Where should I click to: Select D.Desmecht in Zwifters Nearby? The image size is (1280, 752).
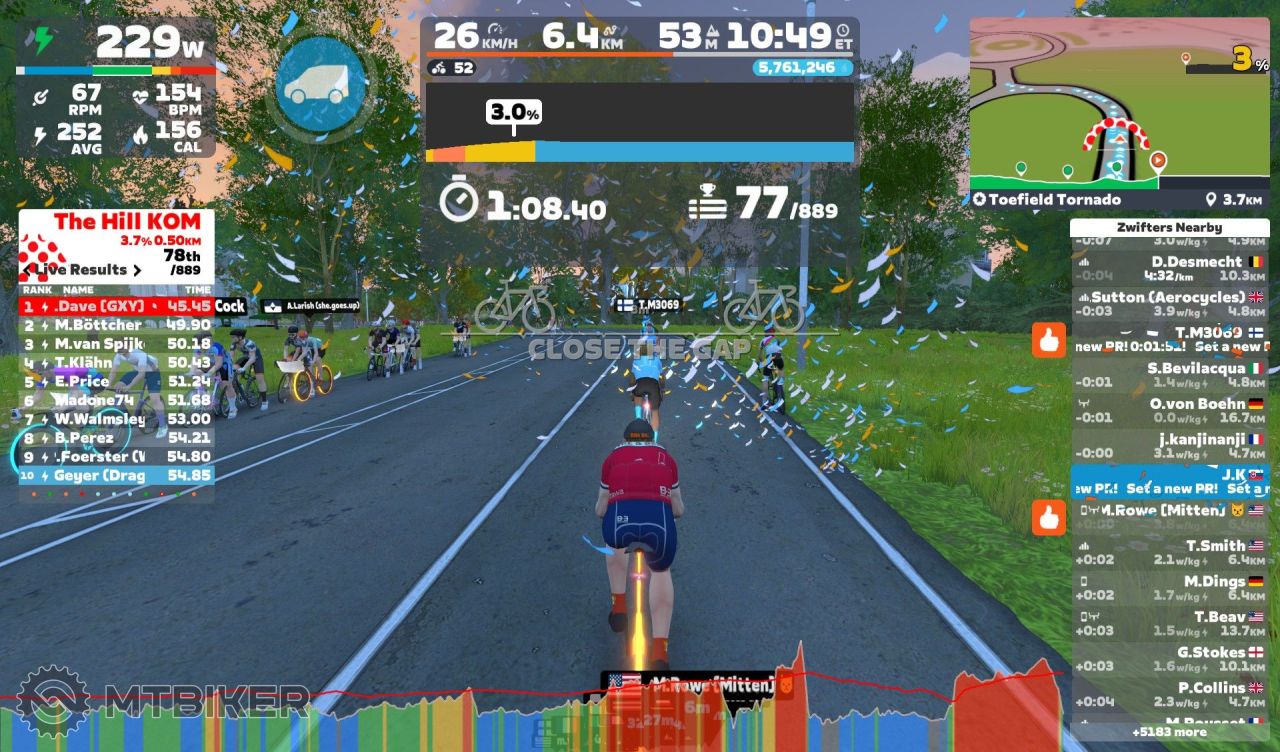pos(1168,268)
